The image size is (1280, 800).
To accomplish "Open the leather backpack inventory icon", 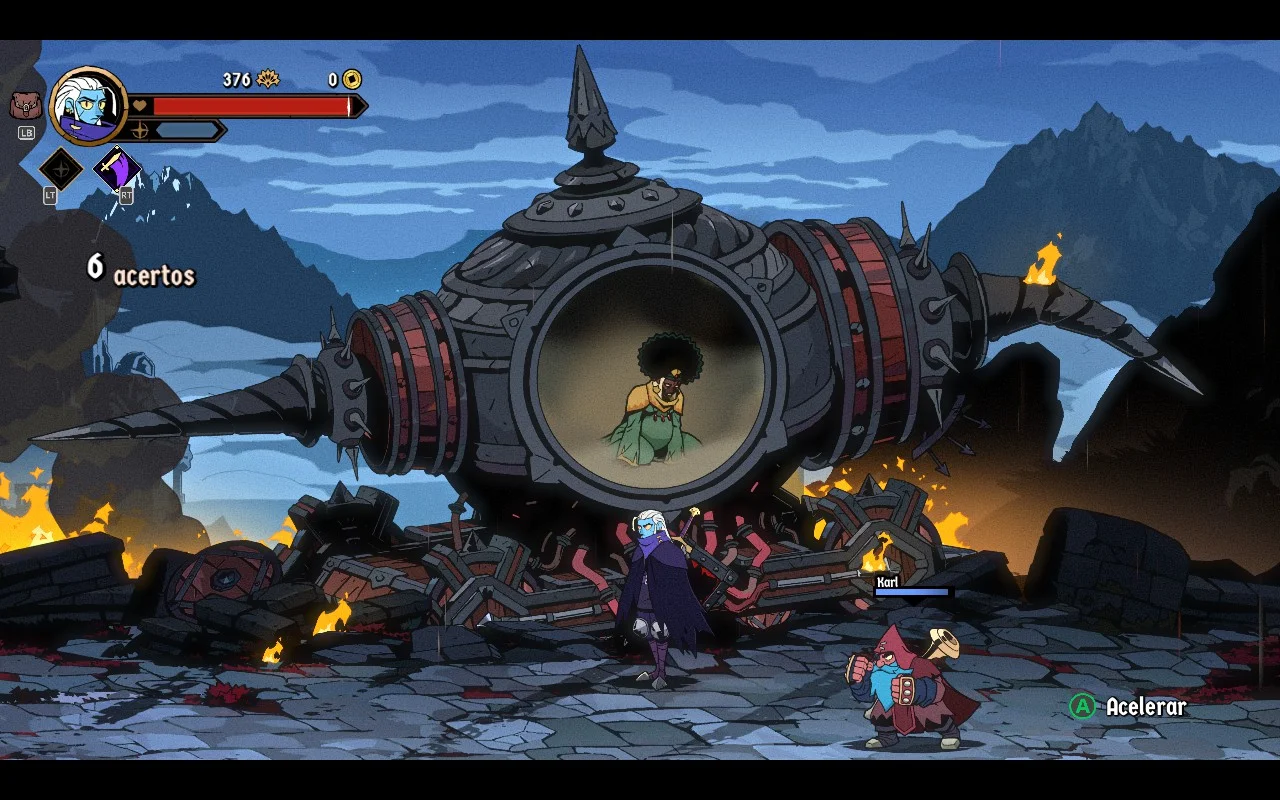I will tap(25, 105).
